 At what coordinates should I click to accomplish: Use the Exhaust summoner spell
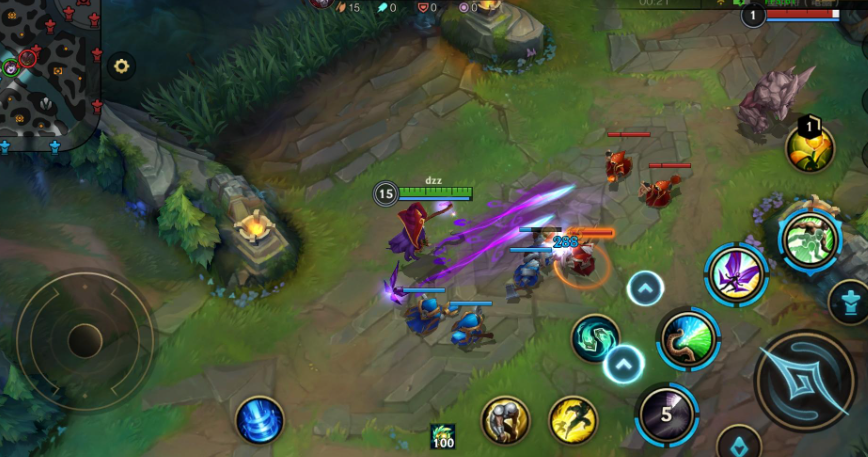506,420
